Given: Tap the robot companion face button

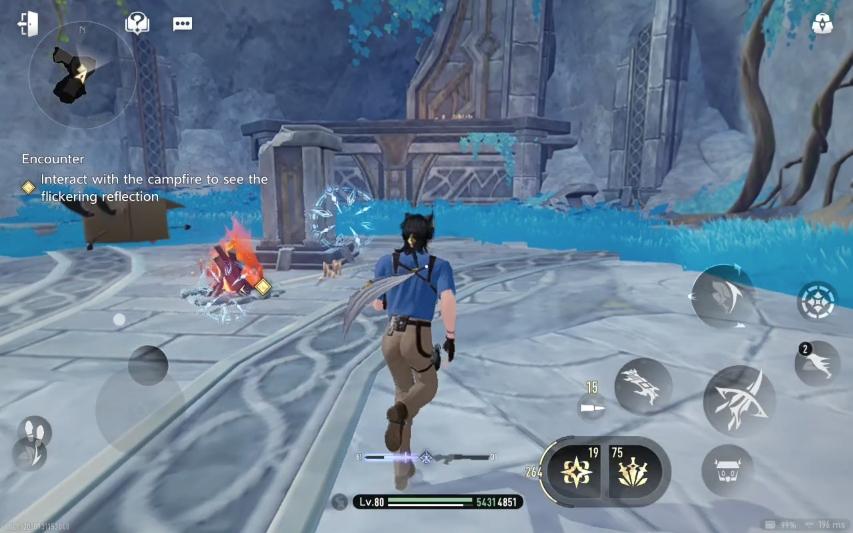Looking at the screenshot, I should pyautogui.click(x=727, y=470).
